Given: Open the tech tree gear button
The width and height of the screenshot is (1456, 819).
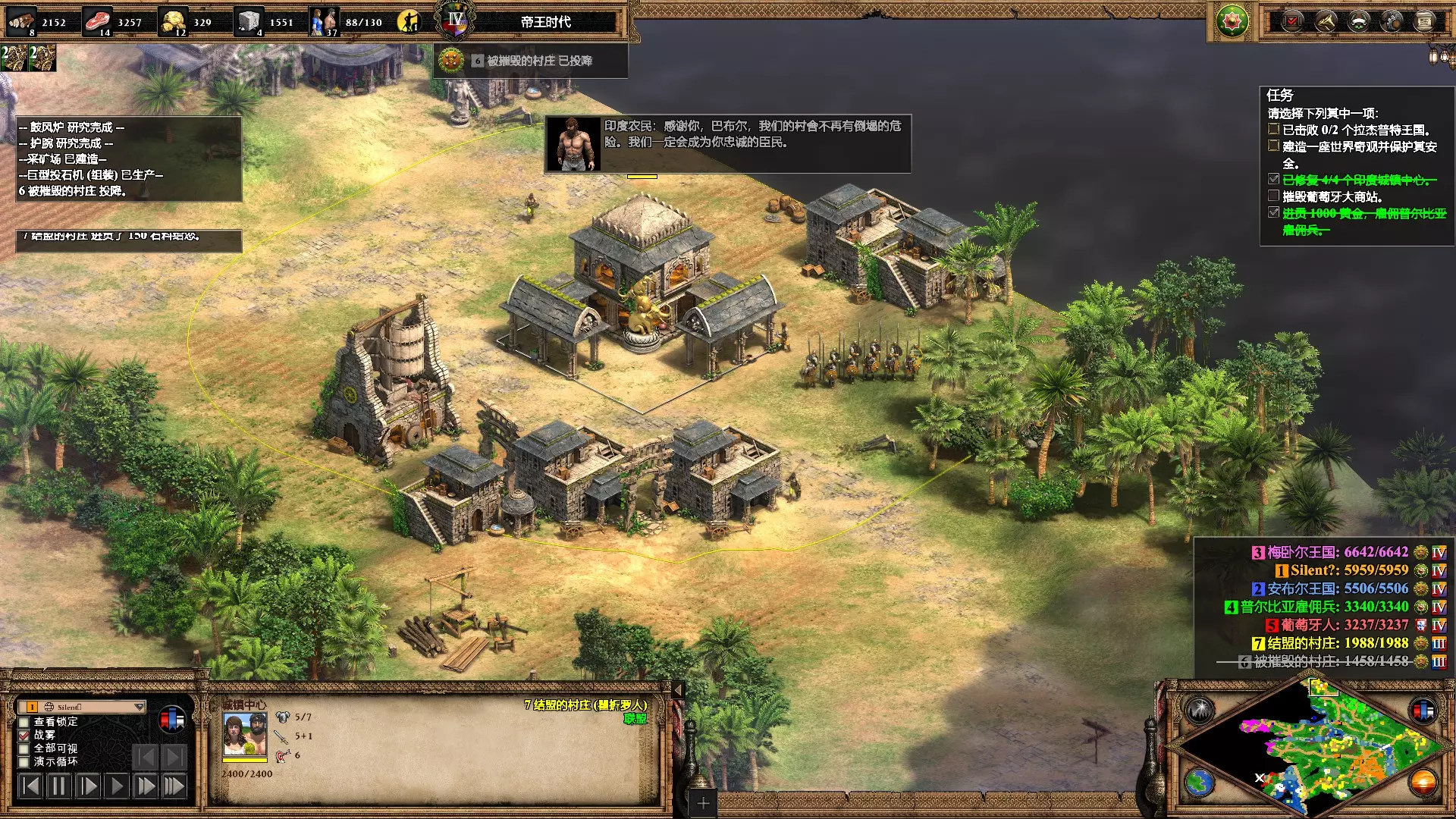Looking at the screenshot, I should [x=1392, y=21].
